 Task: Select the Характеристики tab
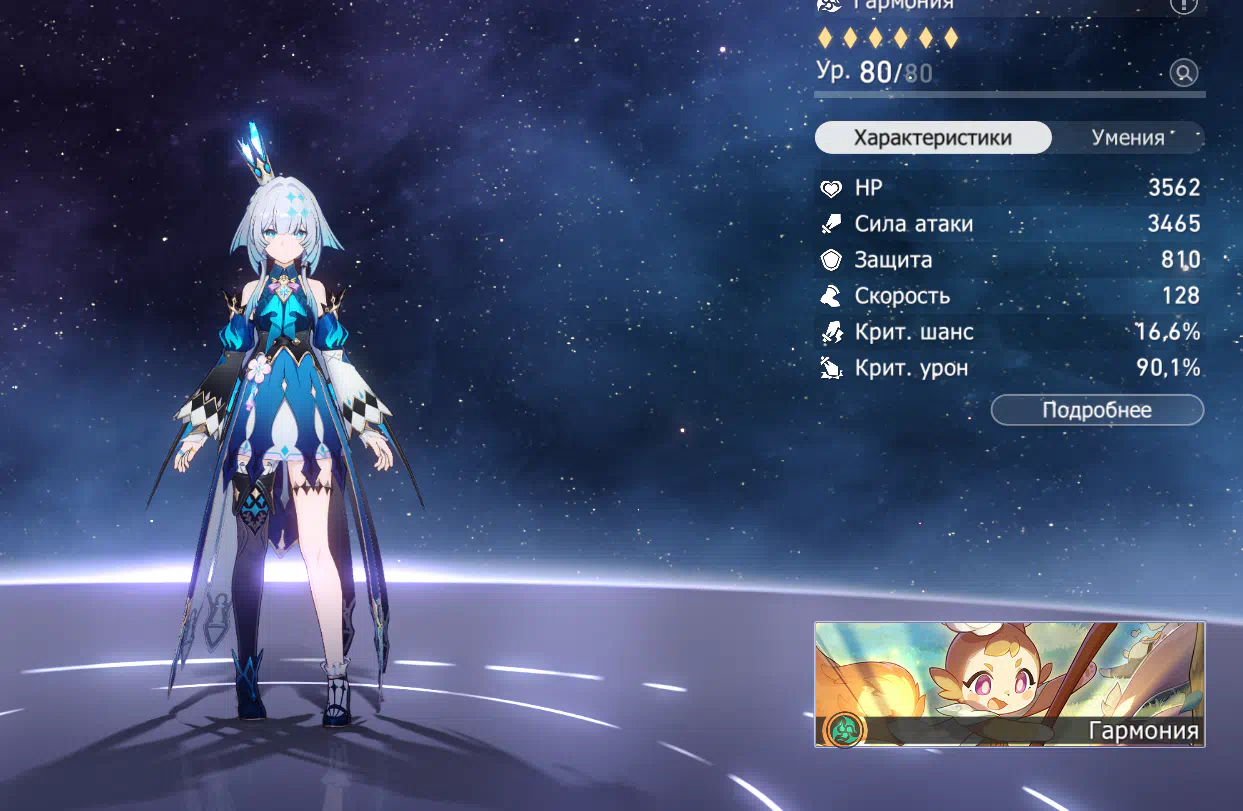(x=932, y=138)
